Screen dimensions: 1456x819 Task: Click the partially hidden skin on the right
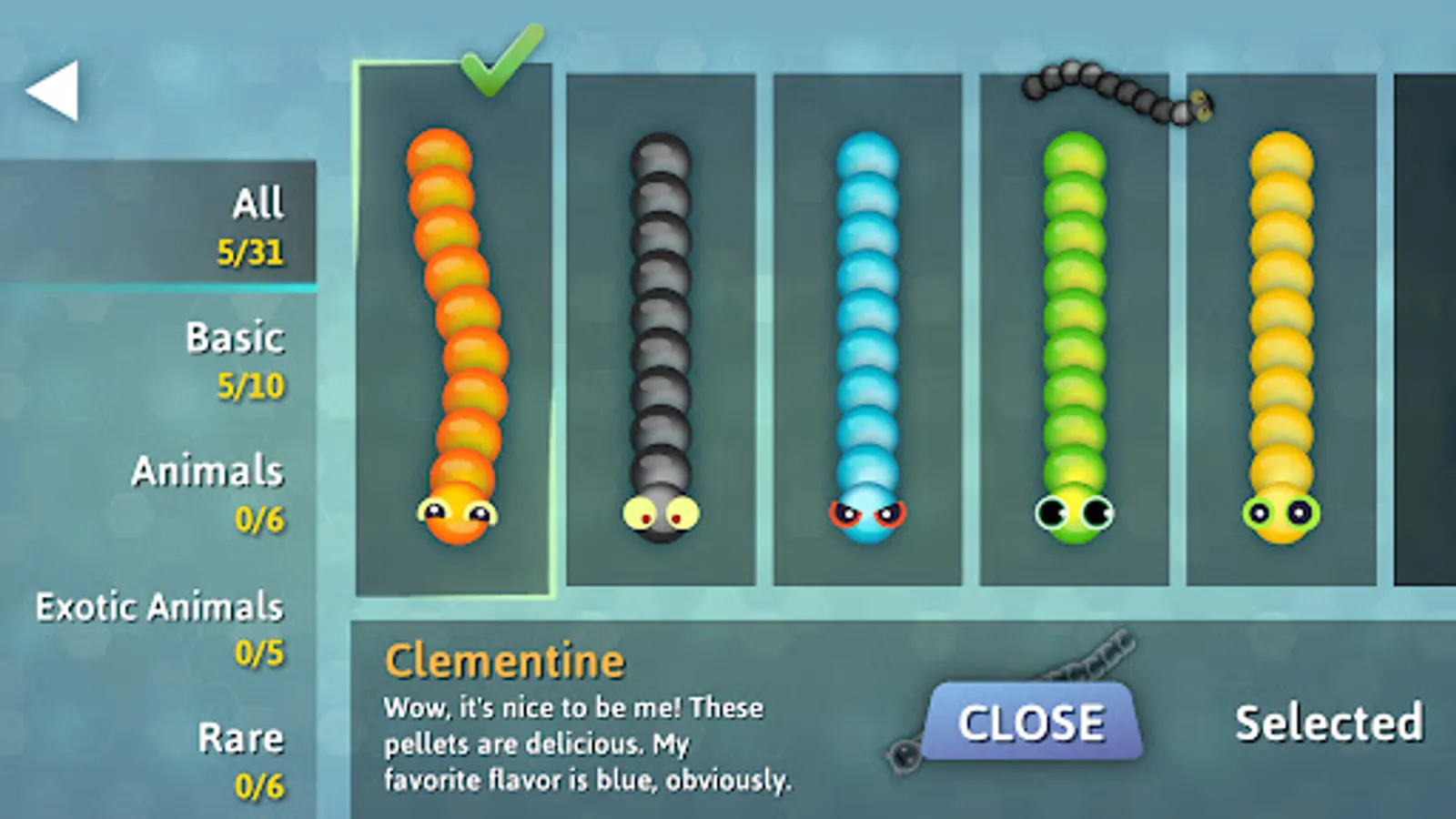[1424, 328]
